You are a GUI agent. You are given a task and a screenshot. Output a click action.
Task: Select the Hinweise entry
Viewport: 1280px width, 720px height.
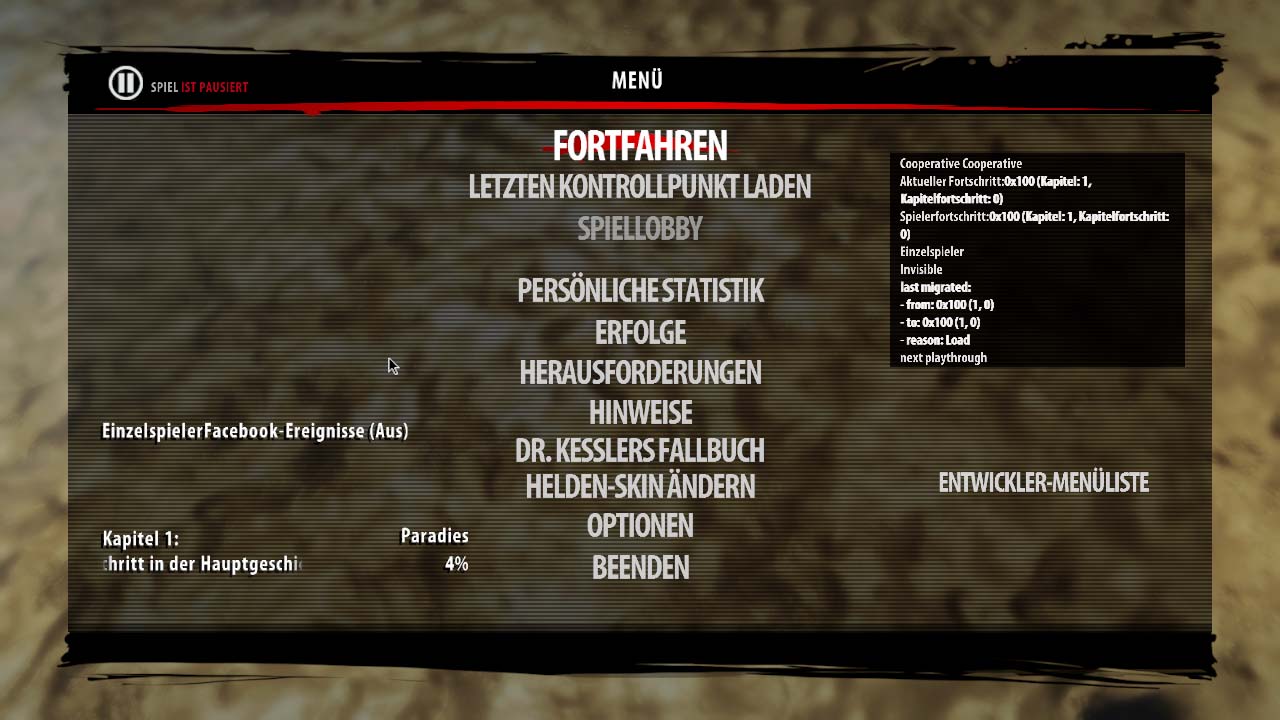[640, 412]
